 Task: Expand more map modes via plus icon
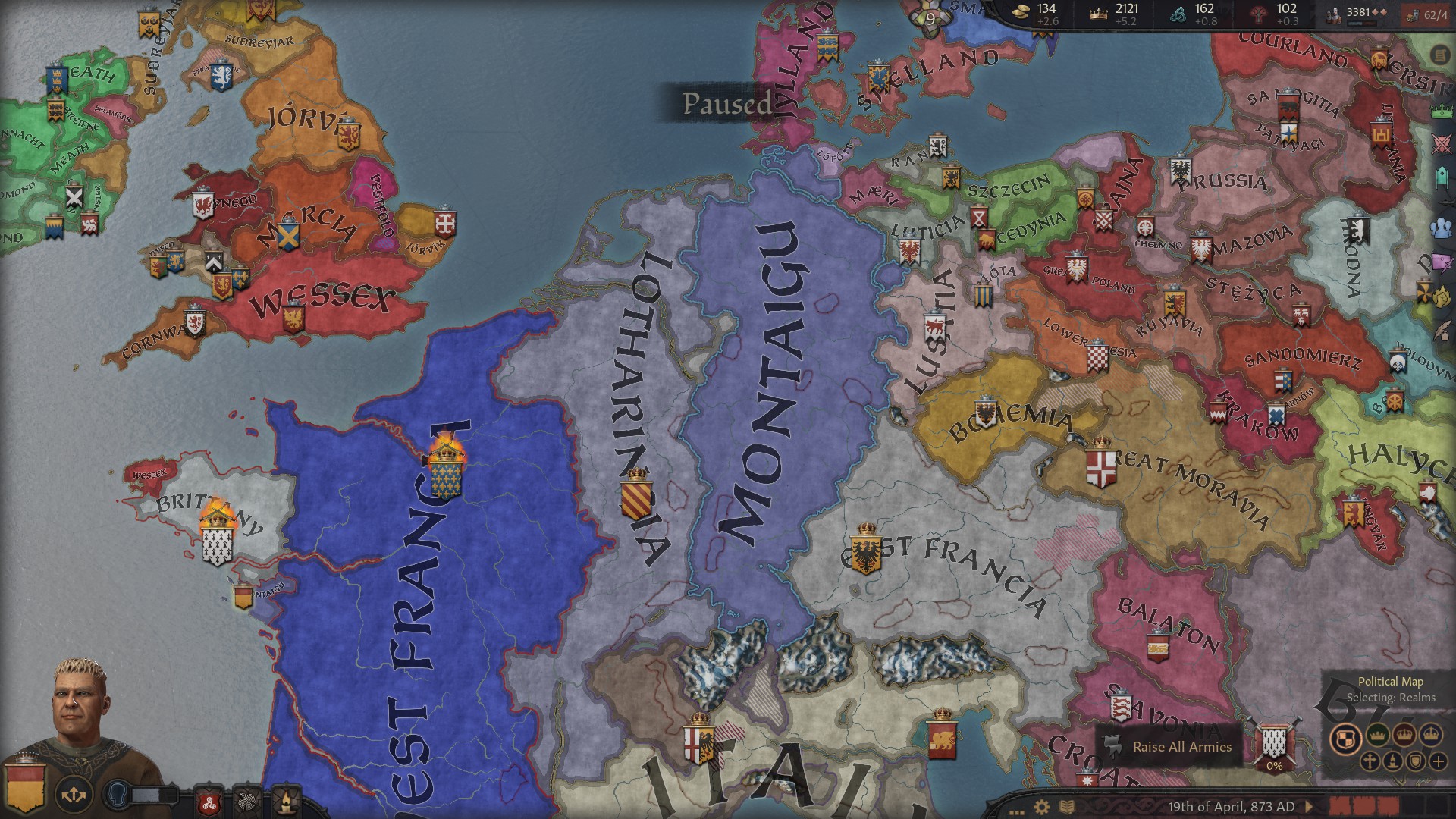1439,761
